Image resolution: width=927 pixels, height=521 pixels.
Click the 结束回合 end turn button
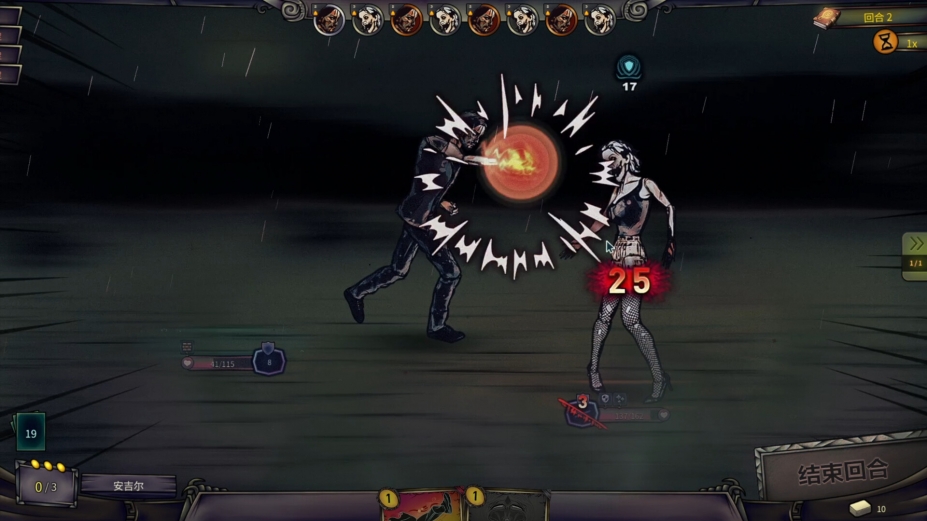pyautogui.click(x=842, y=470)
